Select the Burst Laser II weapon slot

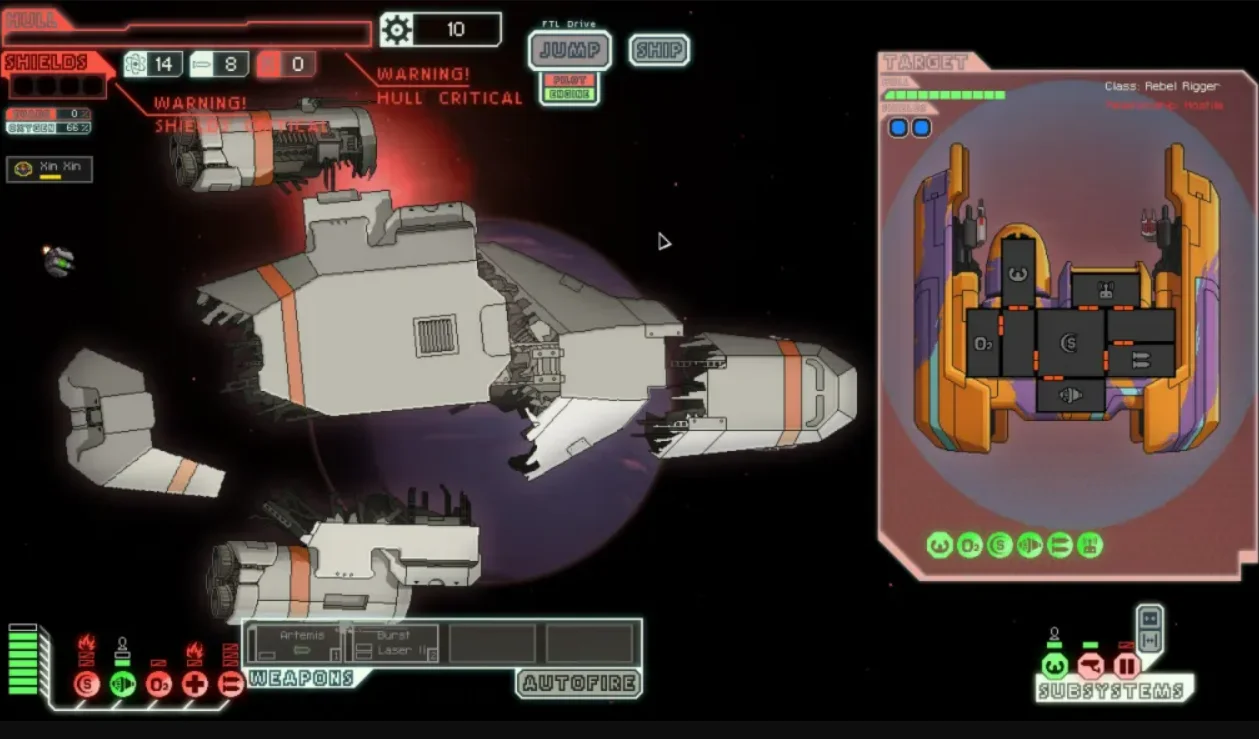click(x=394, y=643)
